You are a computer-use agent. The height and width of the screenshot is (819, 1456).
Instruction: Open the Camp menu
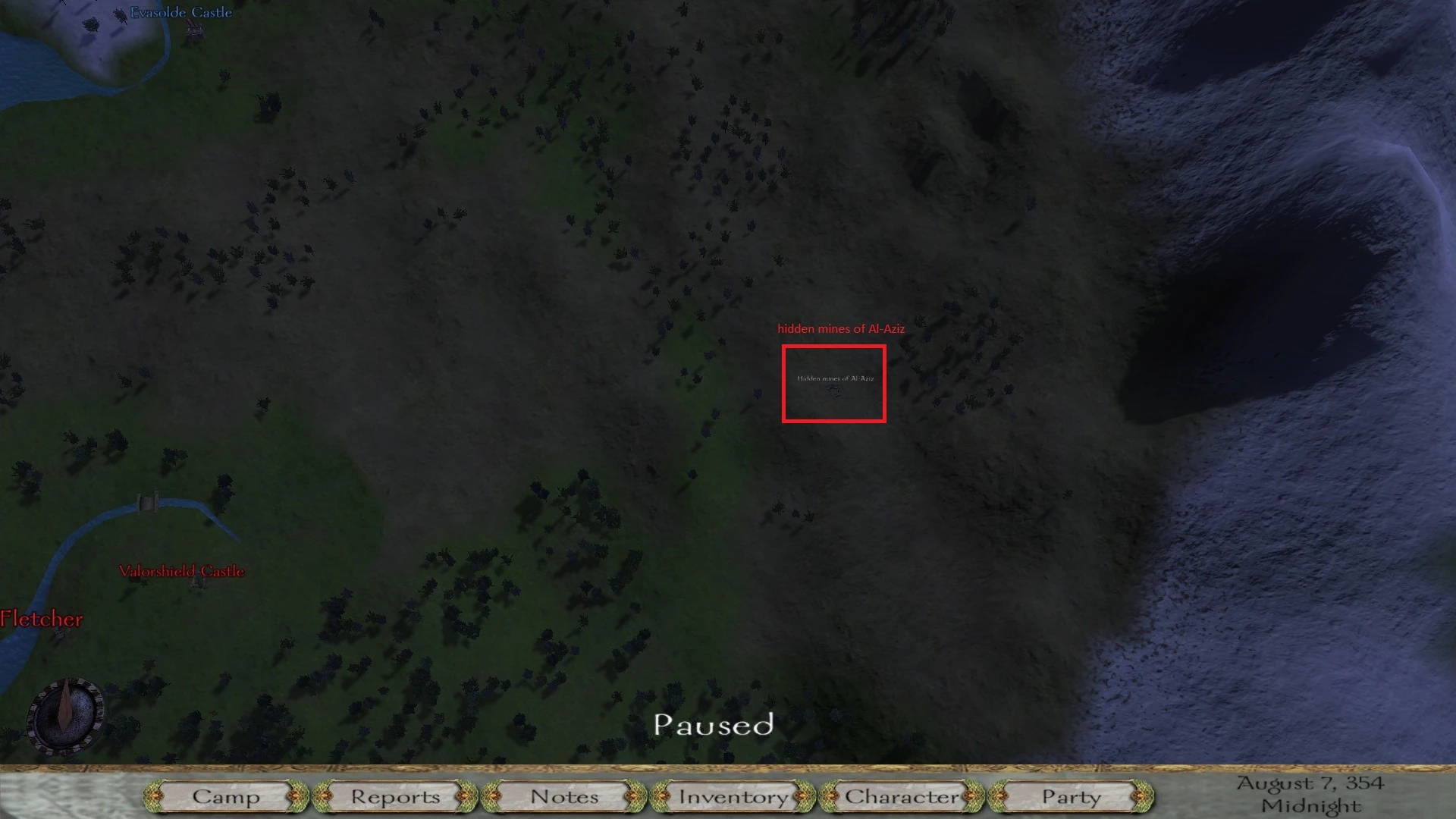227,797
